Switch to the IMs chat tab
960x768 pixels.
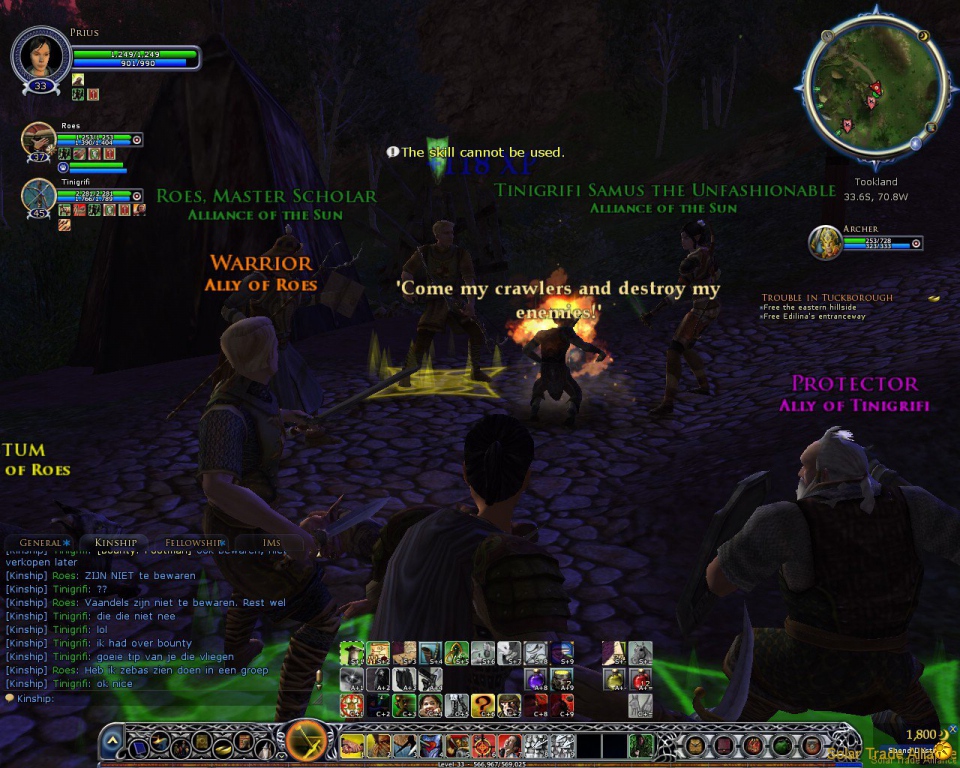coord(271,542)
